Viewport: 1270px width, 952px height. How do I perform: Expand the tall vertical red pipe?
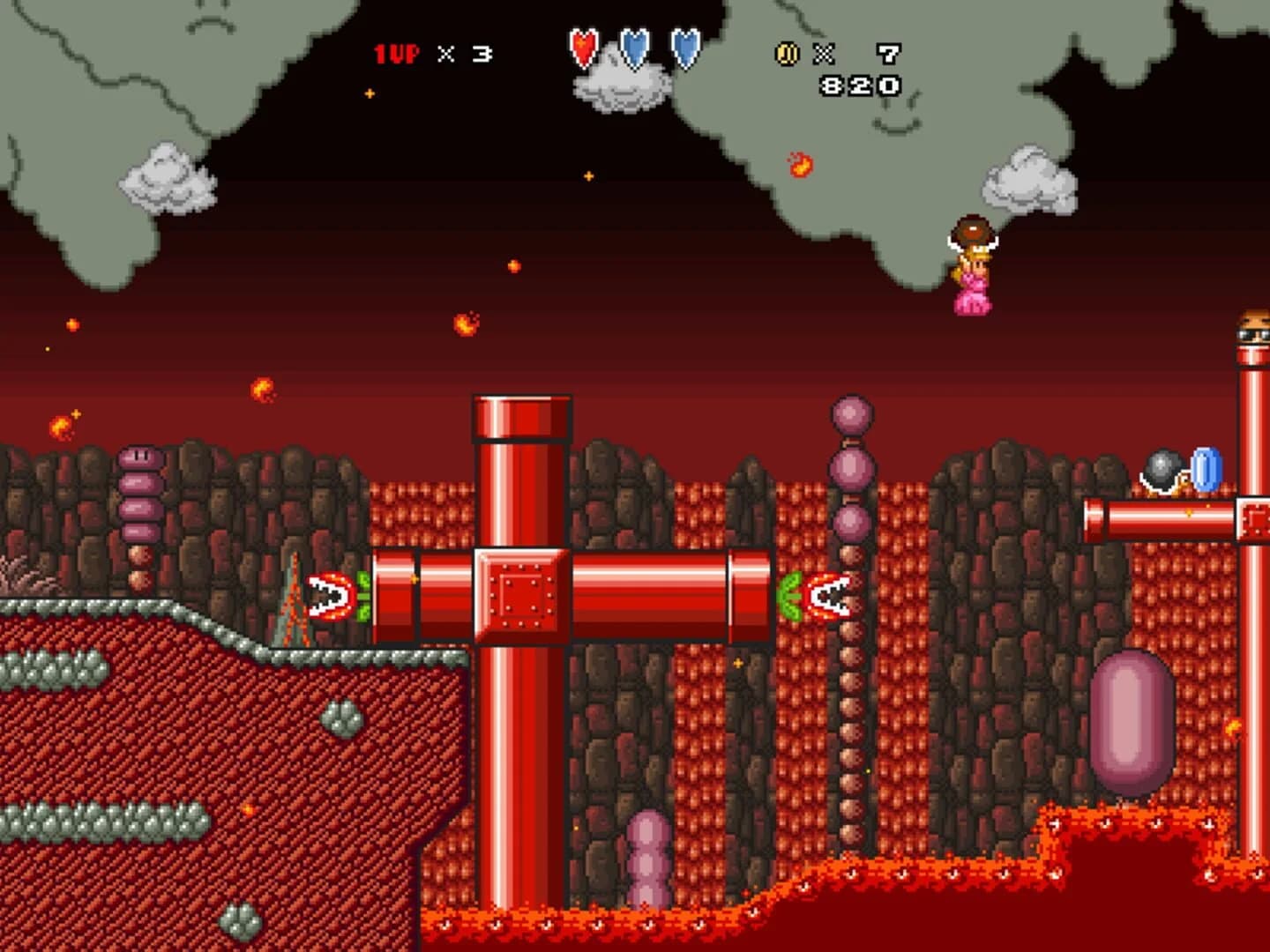520,749
